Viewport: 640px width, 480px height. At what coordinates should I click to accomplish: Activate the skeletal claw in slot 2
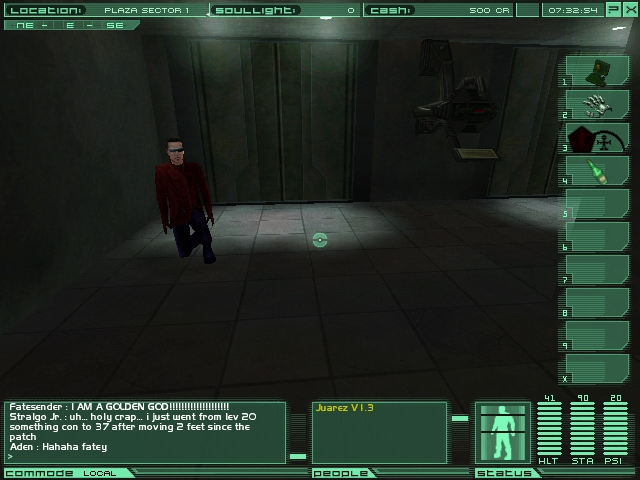[599, 103]
